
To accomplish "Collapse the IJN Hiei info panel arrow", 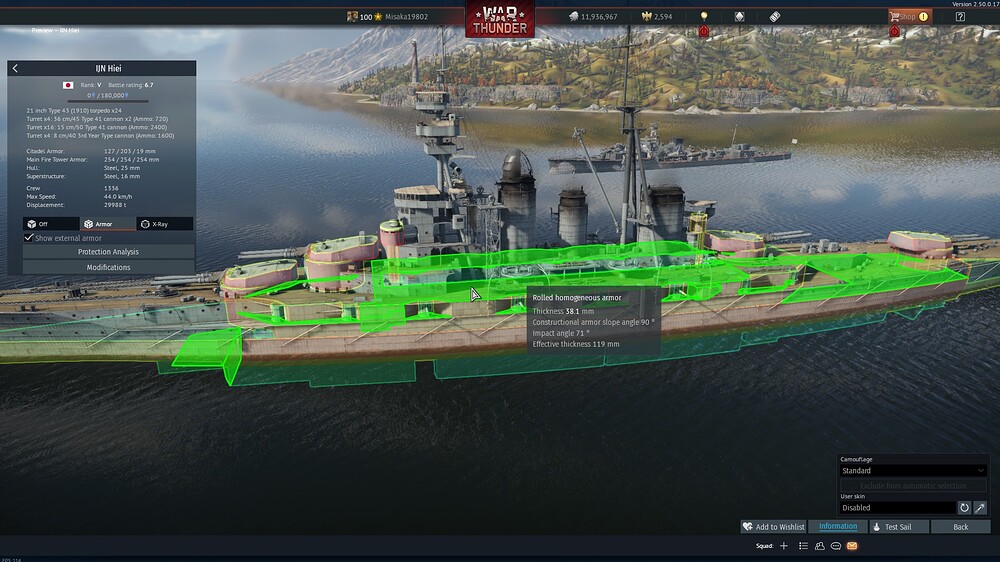I will click(16, 68).
